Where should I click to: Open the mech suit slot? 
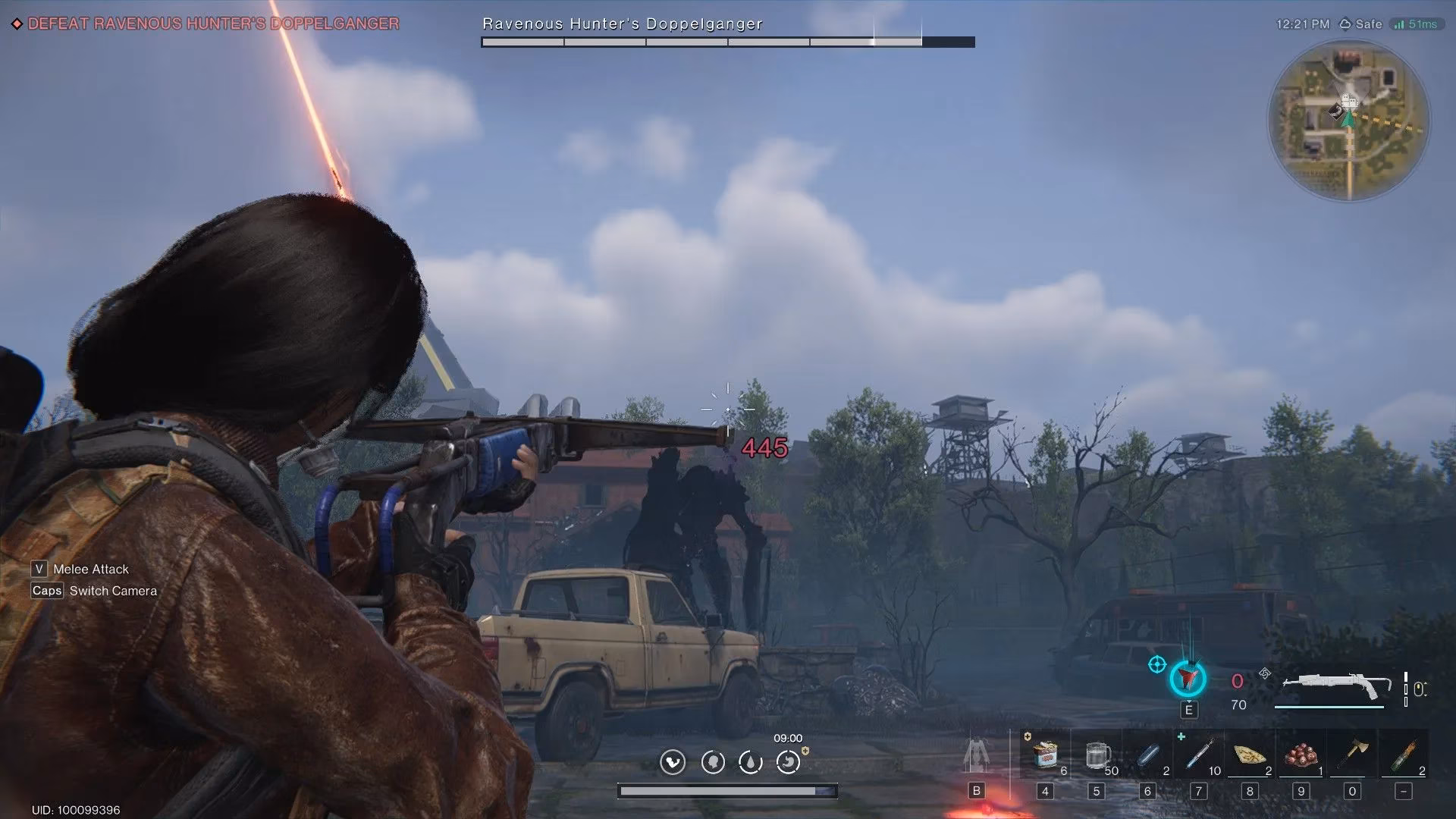coord(976,755)
